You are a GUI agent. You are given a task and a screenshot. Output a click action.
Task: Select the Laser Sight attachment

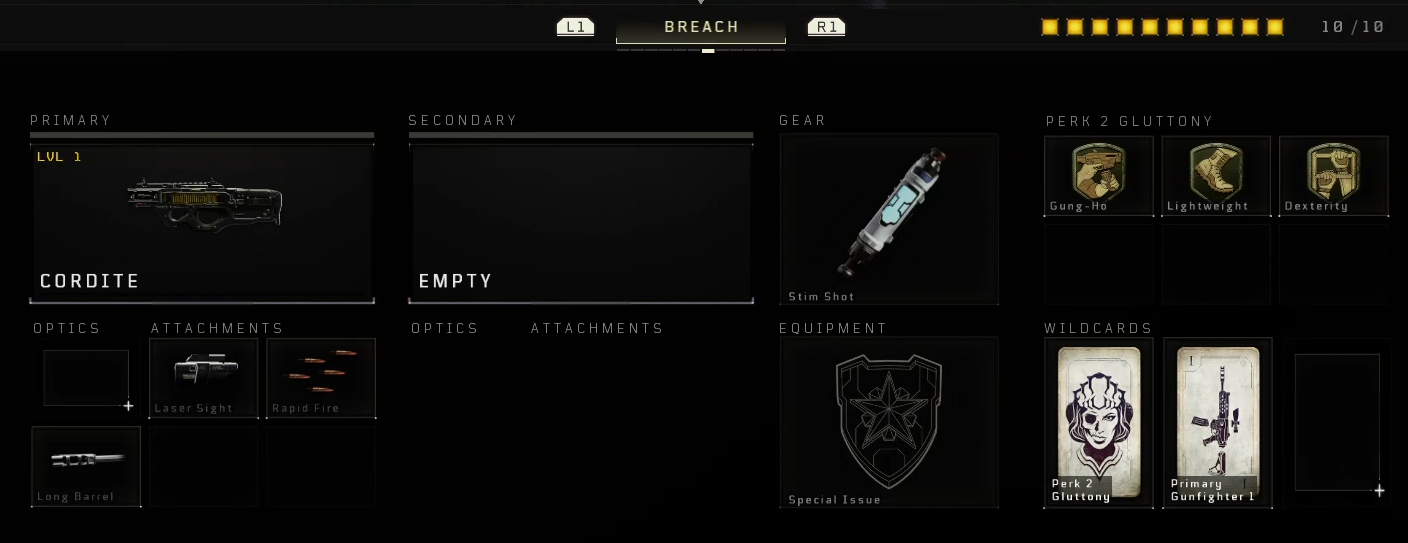pos(204,377)
